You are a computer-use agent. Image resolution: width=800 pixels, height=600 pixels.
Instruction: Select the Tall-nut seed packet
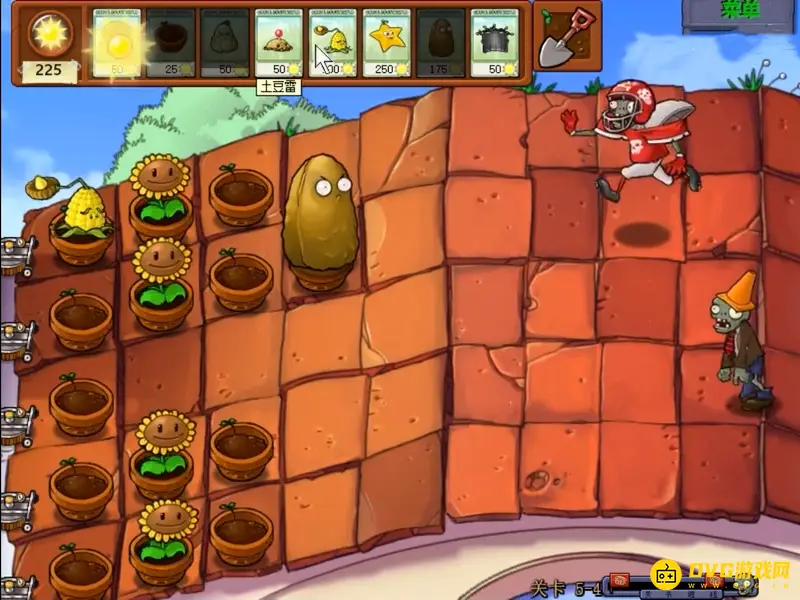pos(441,43)
